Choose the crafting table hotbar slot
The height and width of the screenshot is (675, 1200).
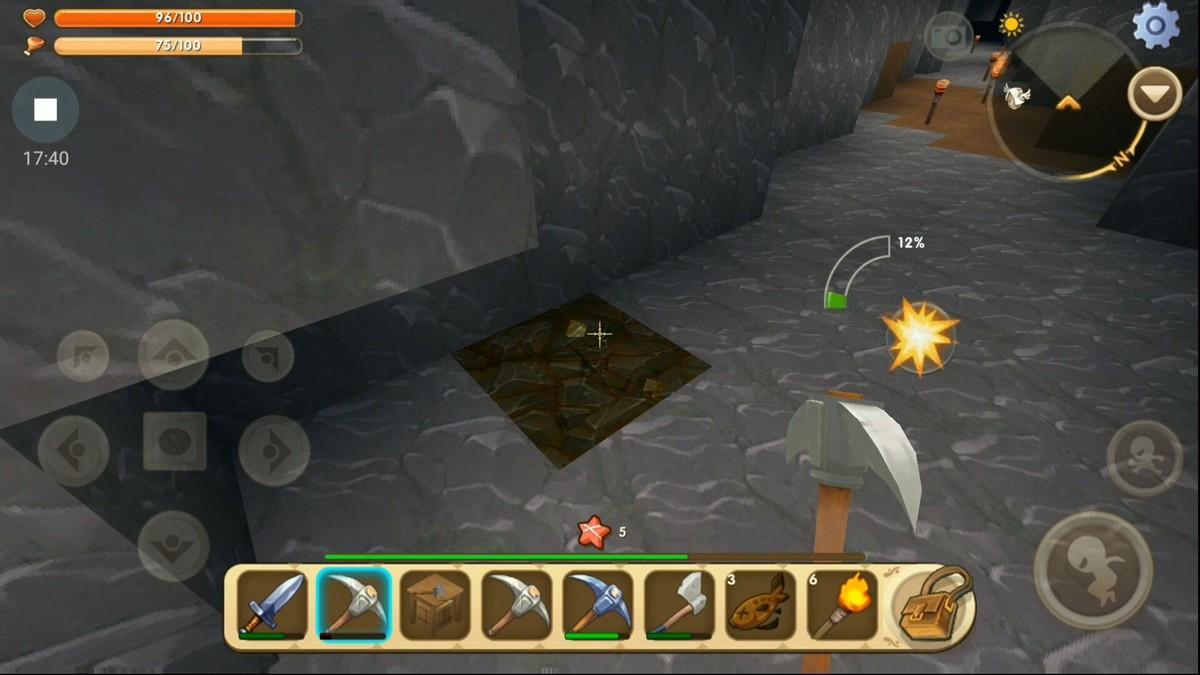point(435,604)
